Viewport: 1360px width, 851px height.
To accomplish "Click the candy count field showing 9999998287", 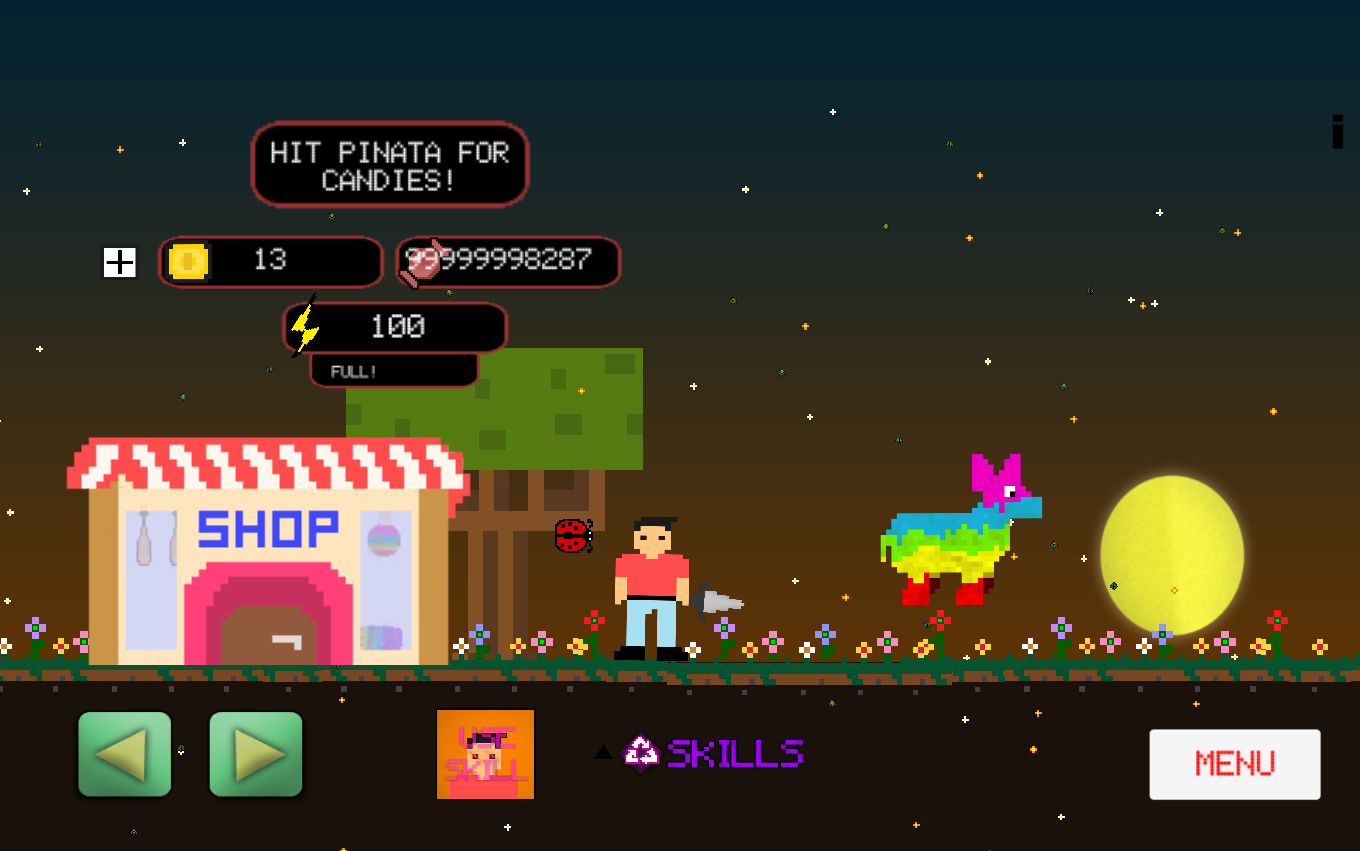I will click(x=508, y=261).
